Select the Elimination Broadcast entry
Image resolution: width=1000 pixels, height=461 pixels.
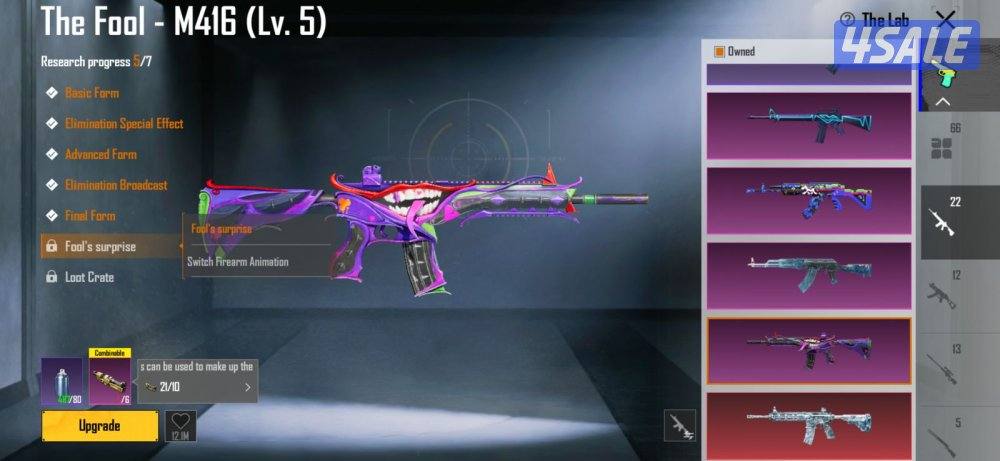pos(115,185)
